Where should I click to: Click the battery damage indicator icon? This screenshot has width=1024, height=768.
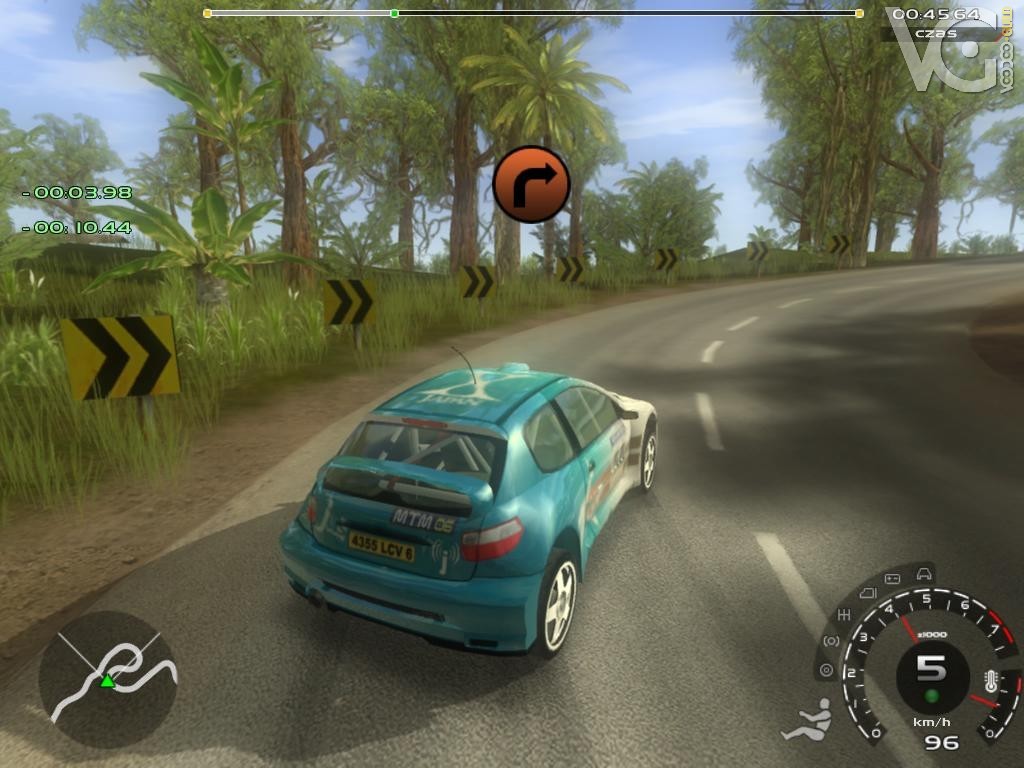click(892, 578)
